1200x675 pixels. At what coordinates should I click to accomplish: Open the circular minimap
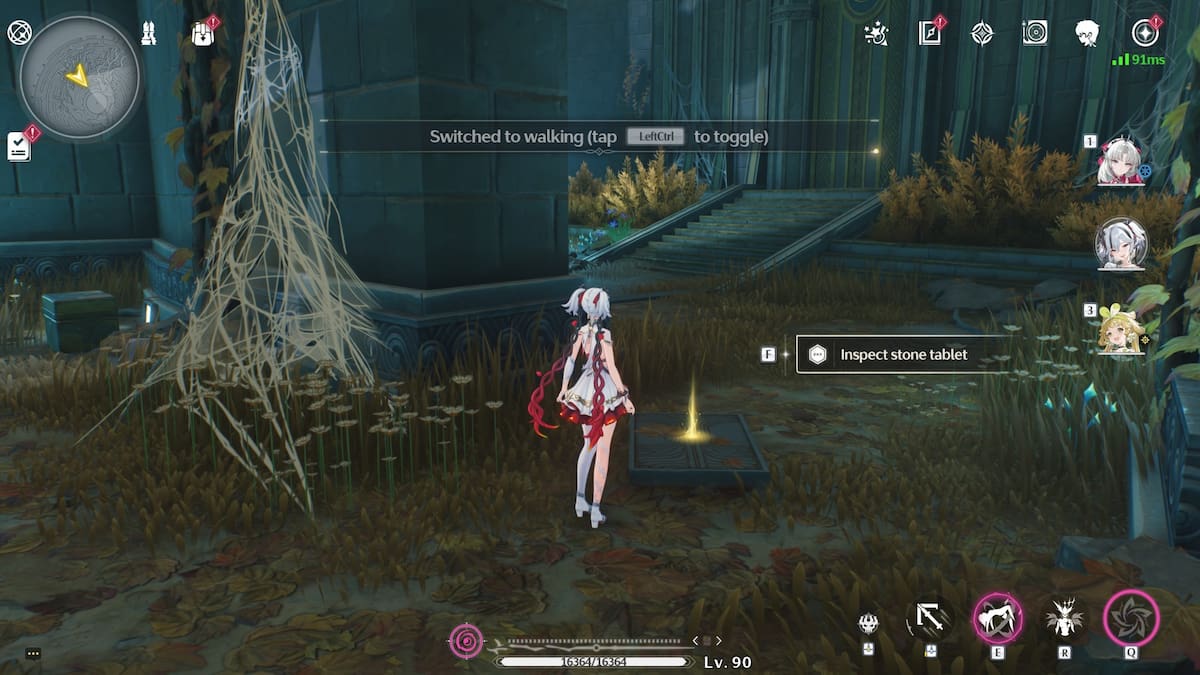80,77
